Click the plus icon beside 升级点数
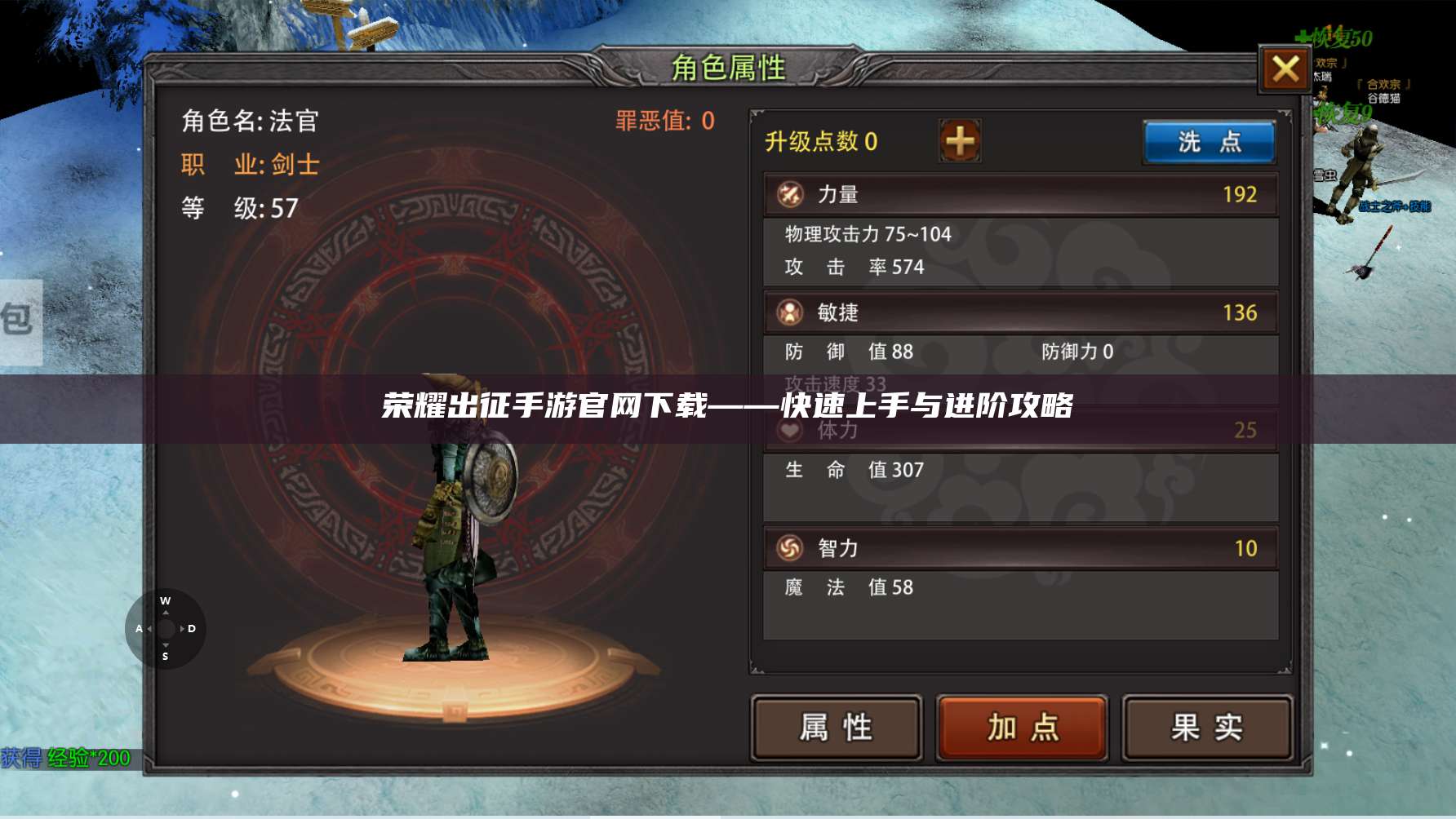This screenshot has height=819, width=1456. [x=959, y=140]
